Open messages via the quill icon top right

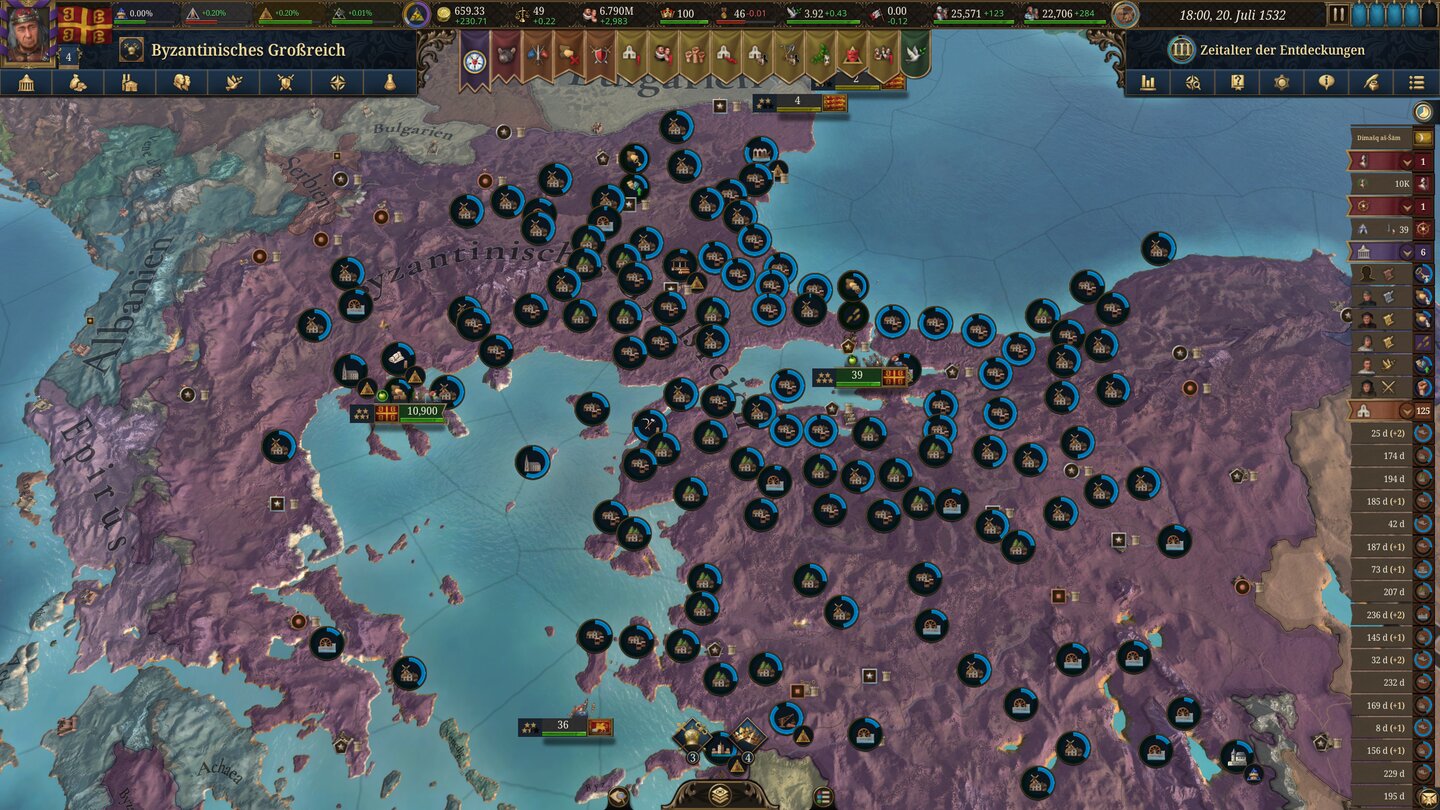[x=1373, y=82]
